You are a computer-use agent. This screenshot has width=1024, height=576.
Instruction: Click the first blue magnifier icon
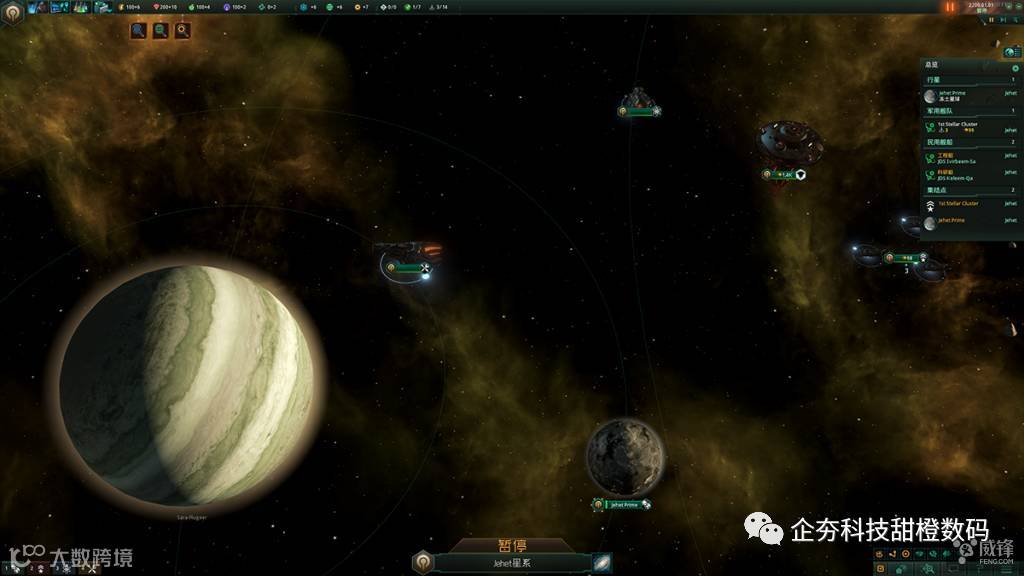[139, 31]
